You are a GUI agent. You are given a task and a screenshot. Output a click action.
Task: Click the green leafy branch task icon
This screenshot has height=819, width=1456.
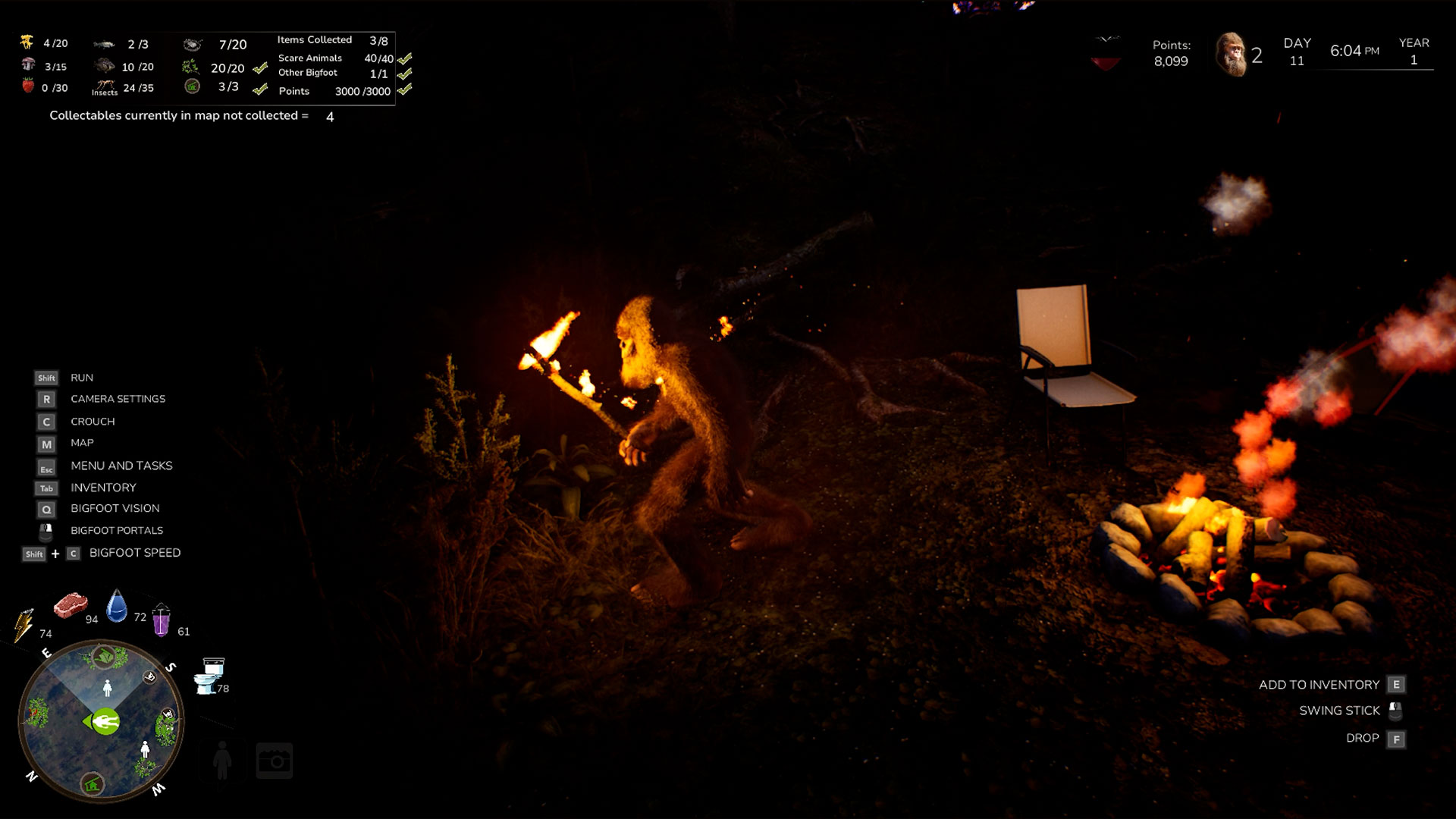tap(190, 67)
